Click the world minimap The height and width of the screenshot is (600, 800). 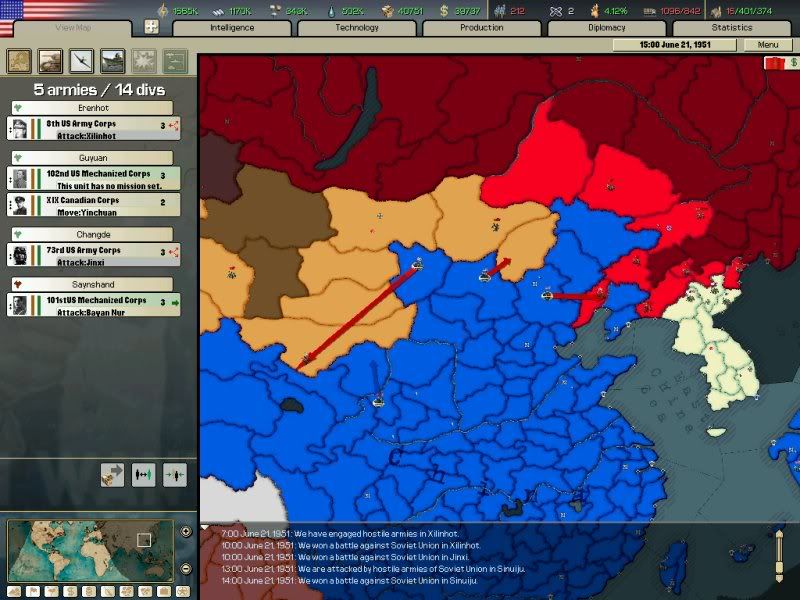pos(92,548)
